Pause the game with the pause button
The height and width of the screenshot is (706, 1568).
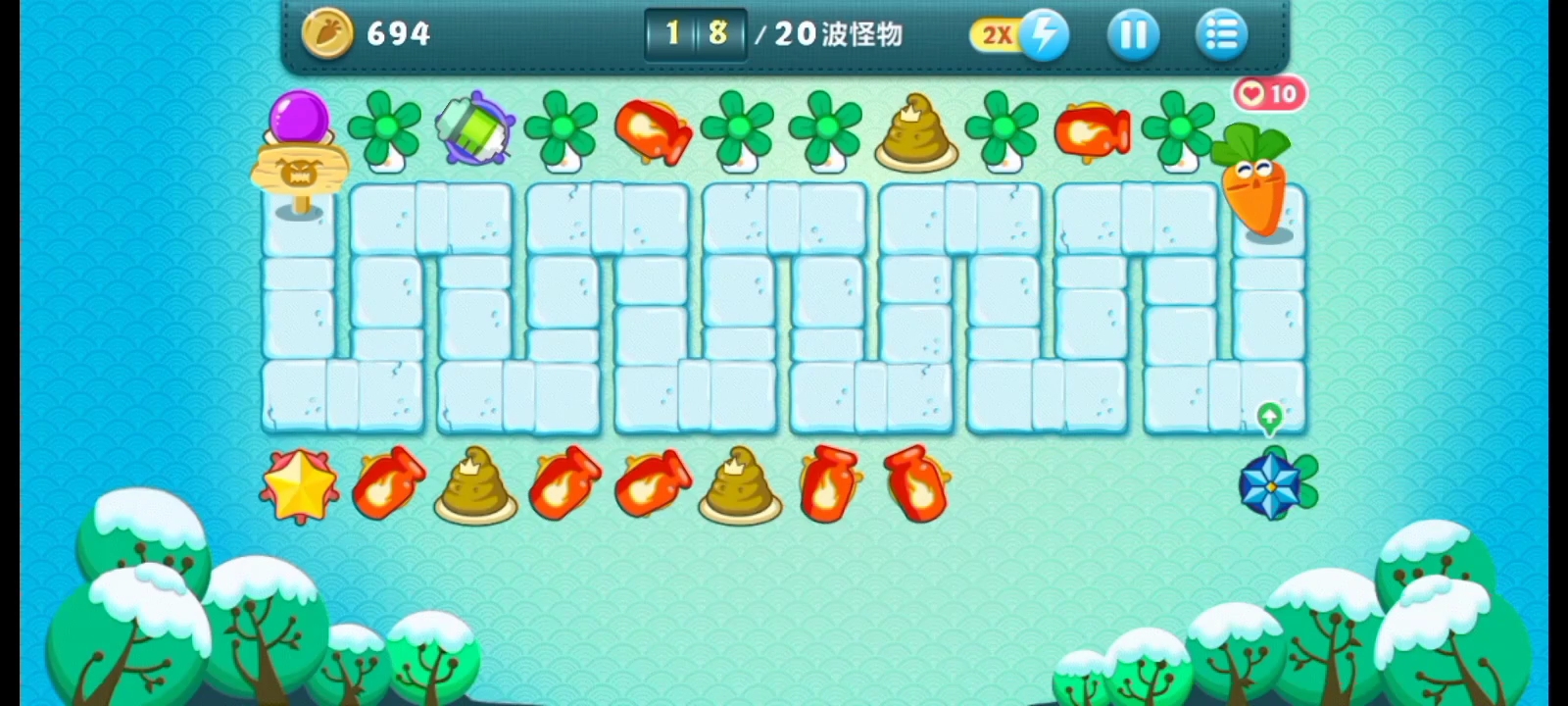(1133, 34)
